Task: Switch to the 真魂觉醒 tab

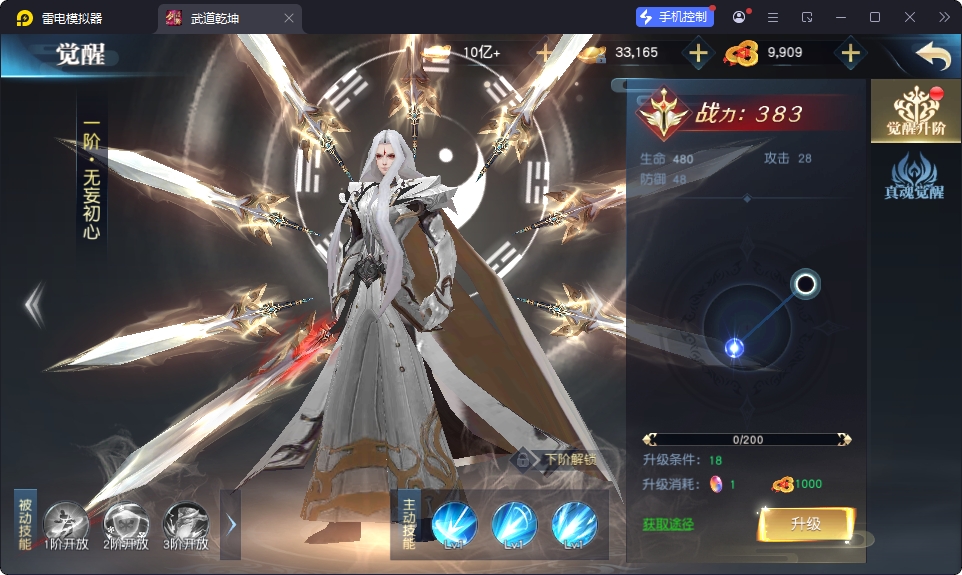Action: 915,176
